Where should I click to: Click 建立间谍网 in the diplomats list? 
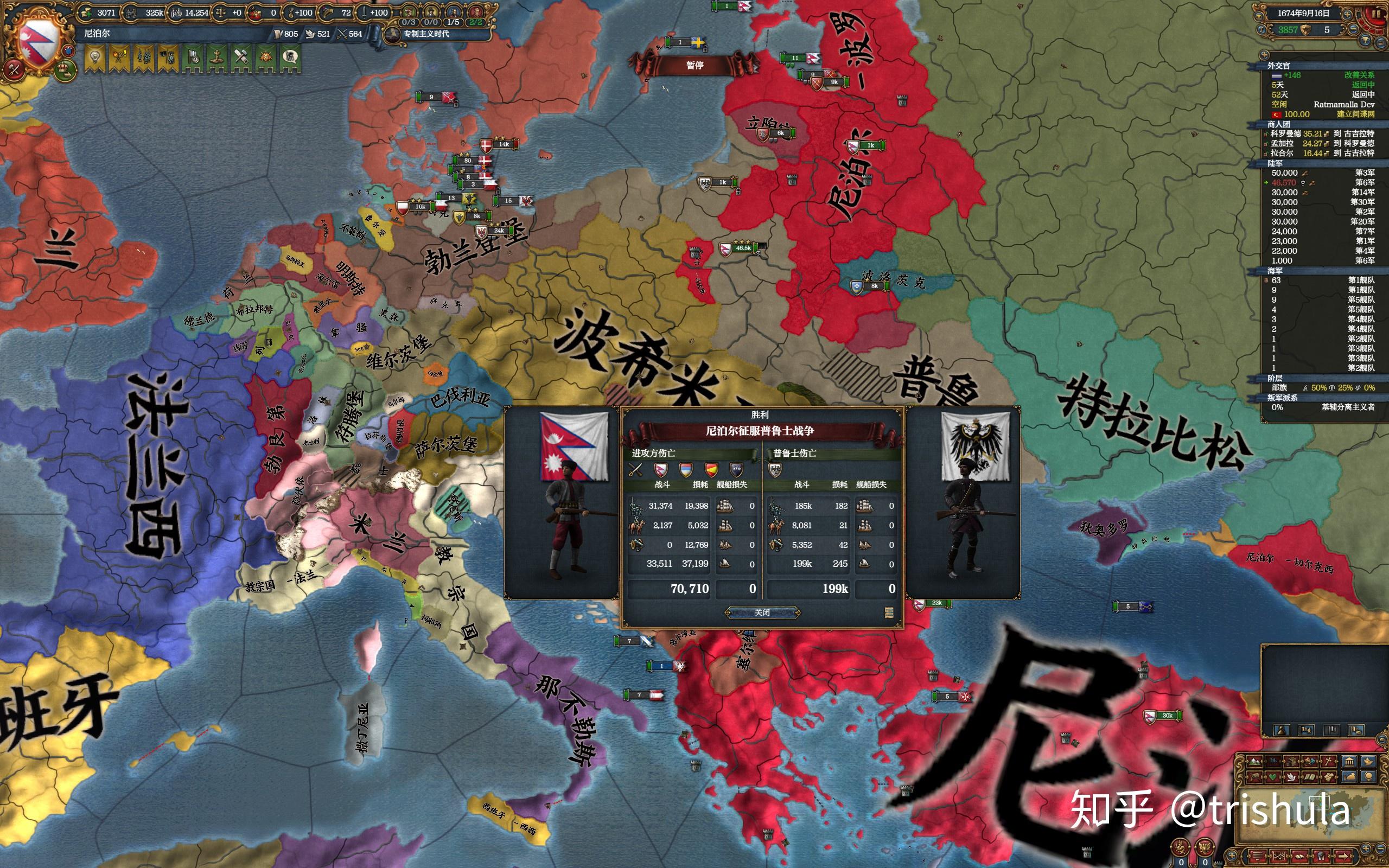[x=1356, y=114]
